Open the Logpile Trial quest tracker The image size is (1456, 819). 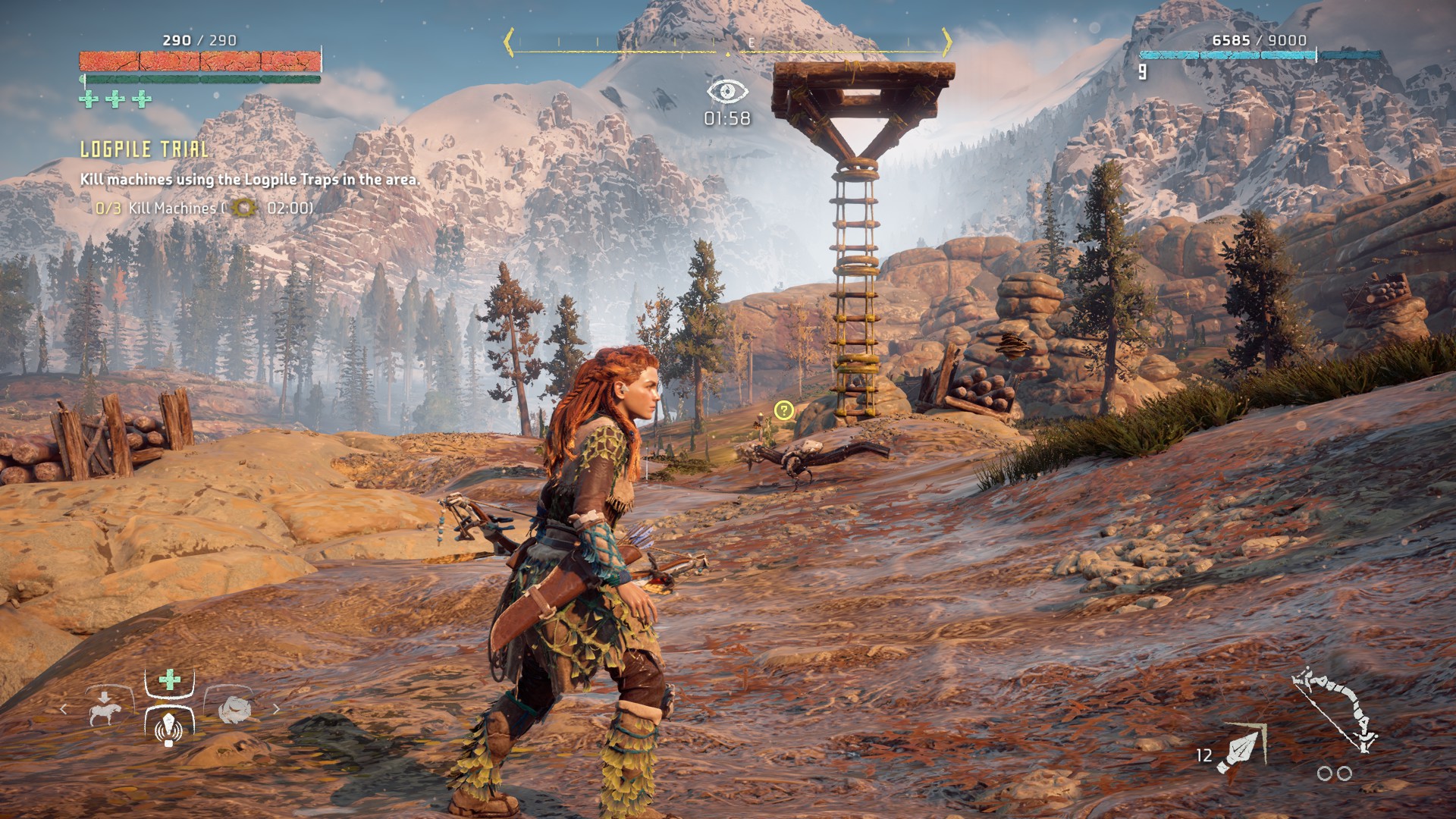tap(144, 149)
